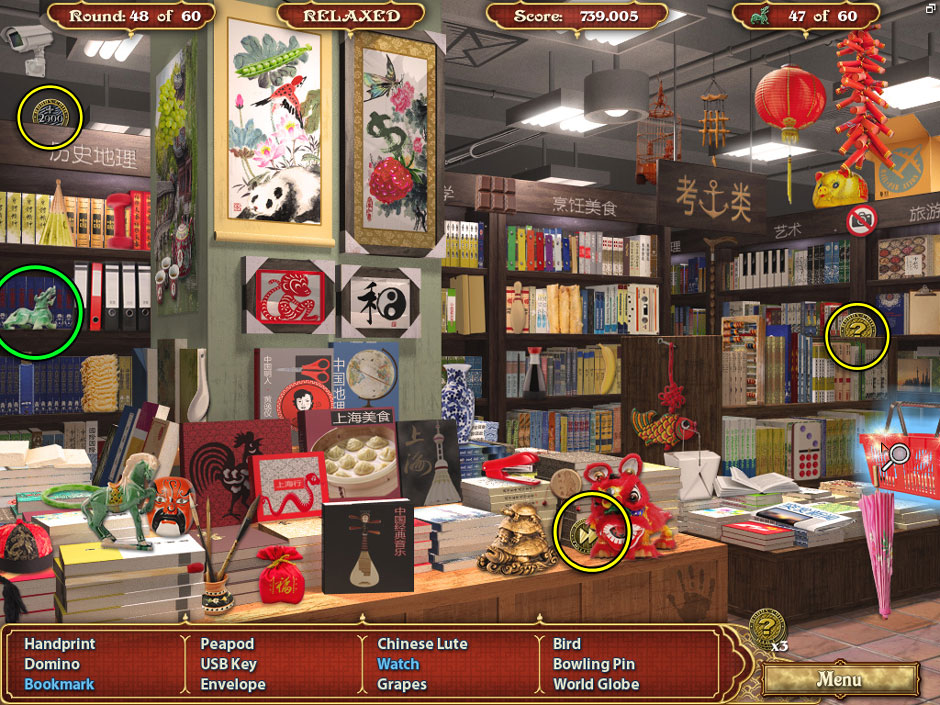The image size is (940, 705).
Task: Choose World Globe in the item list
Action: (596, 685)
